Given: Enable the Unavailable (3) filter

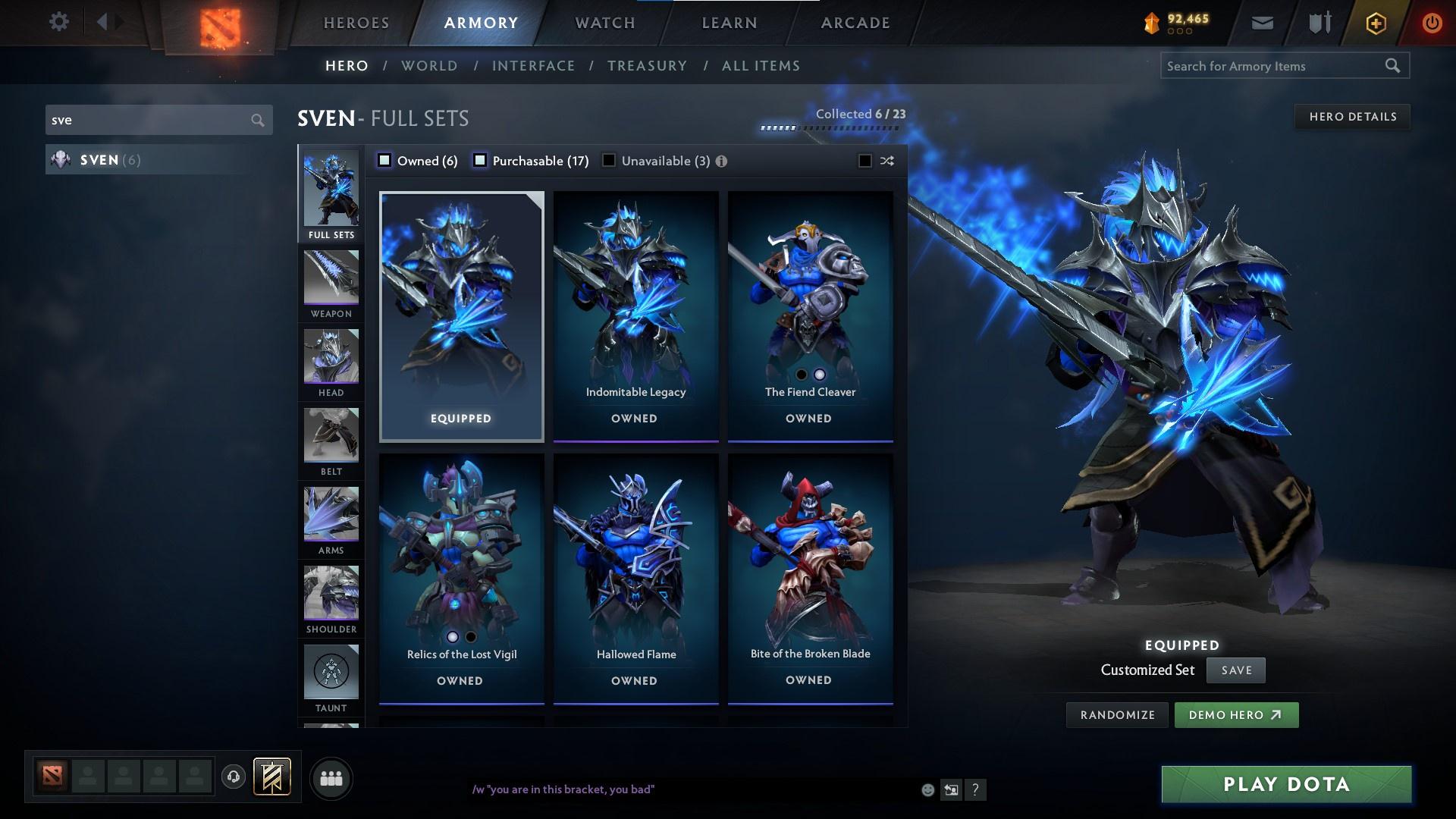Looking at the screenshot, I should [607, 160].
